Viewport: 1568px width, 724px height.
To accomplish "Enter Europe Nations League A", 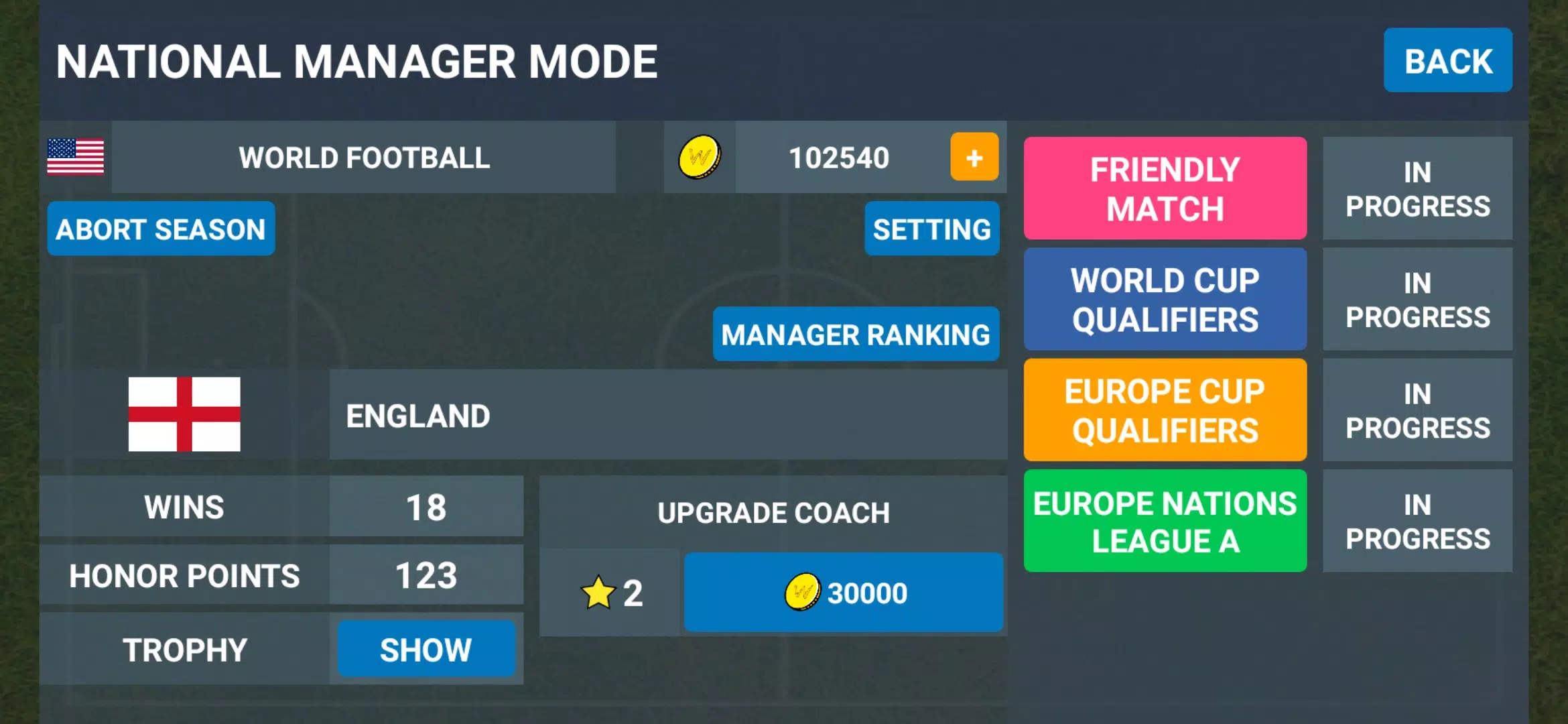I will [1165, 521].
